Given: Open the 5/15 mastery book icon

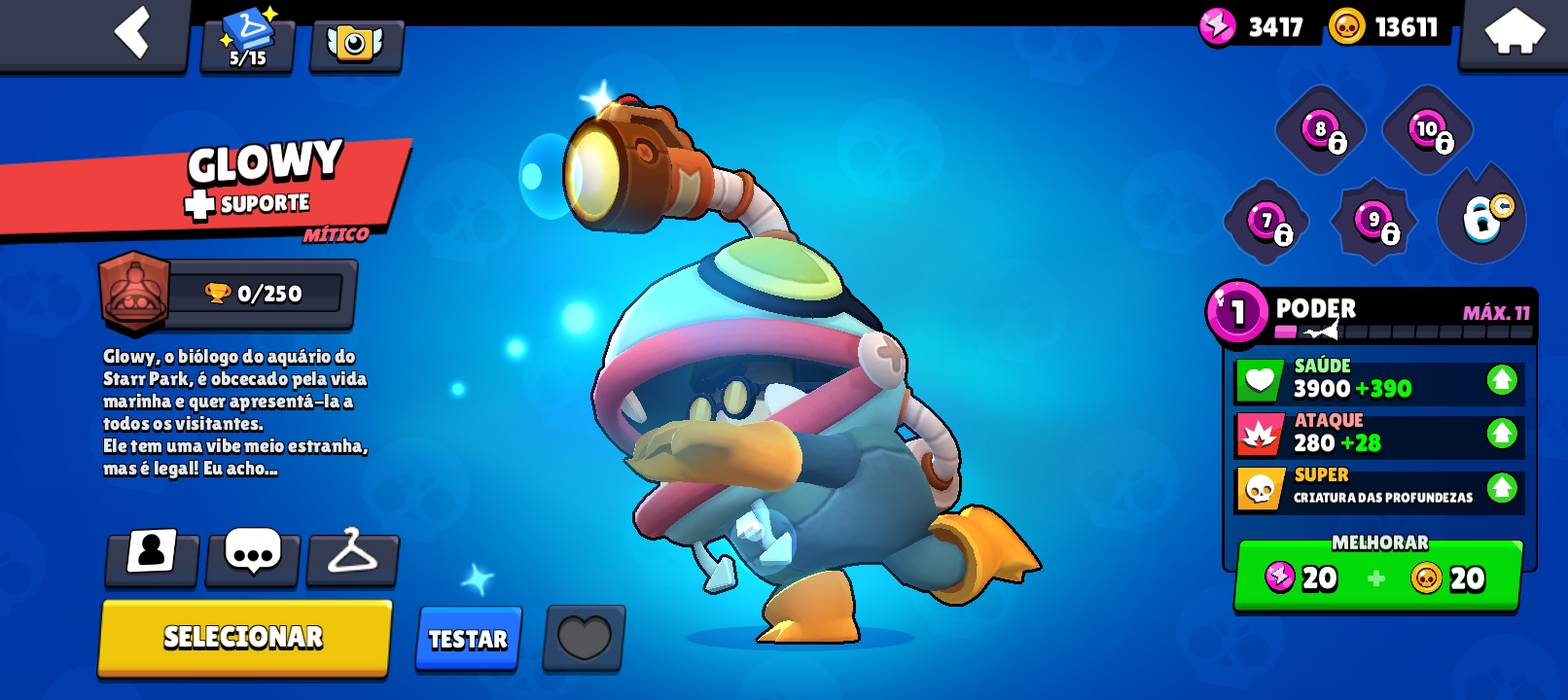Looking at the screenshot, I should click(x=248, y=41).
